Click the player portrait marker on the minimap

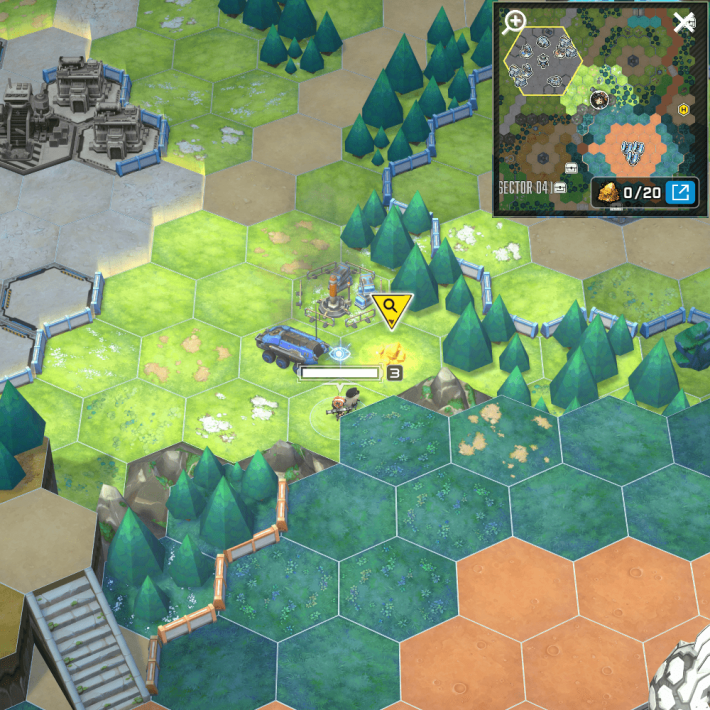tap(600, 99)
